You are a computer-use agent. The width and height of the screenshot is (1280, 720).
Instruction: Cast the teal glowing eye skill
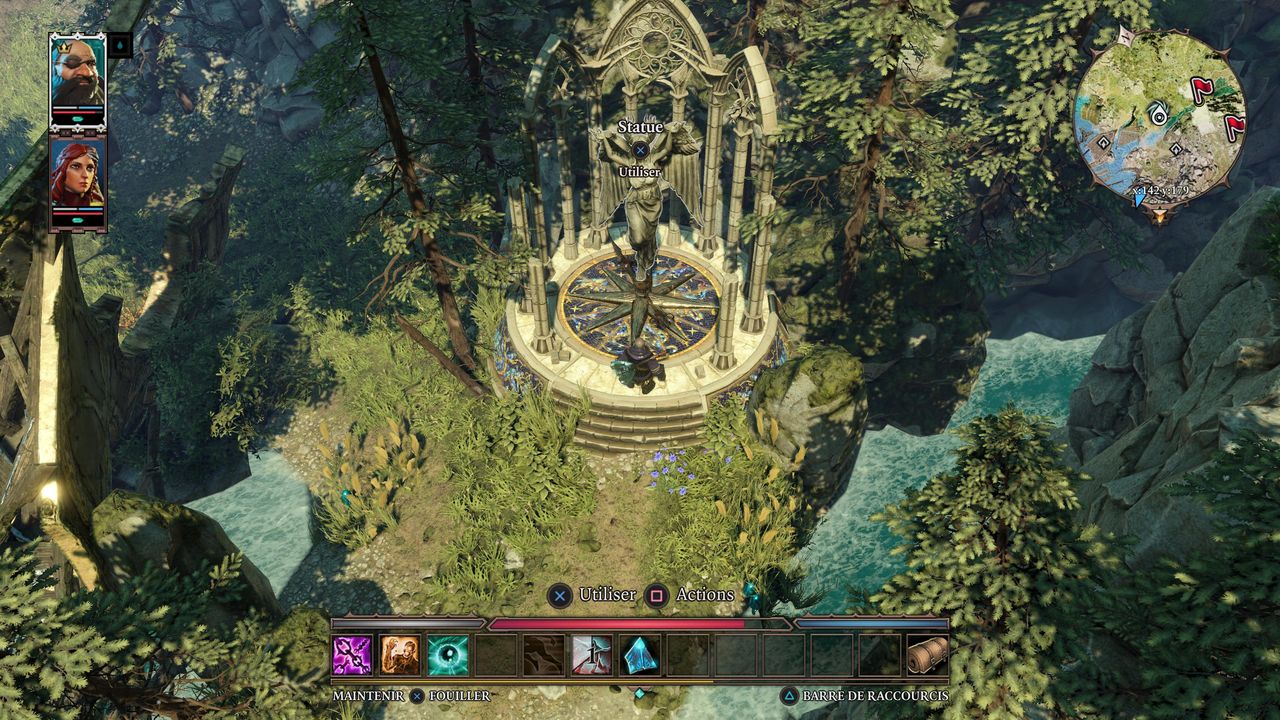pyautogui.click(x=448, y=655)
